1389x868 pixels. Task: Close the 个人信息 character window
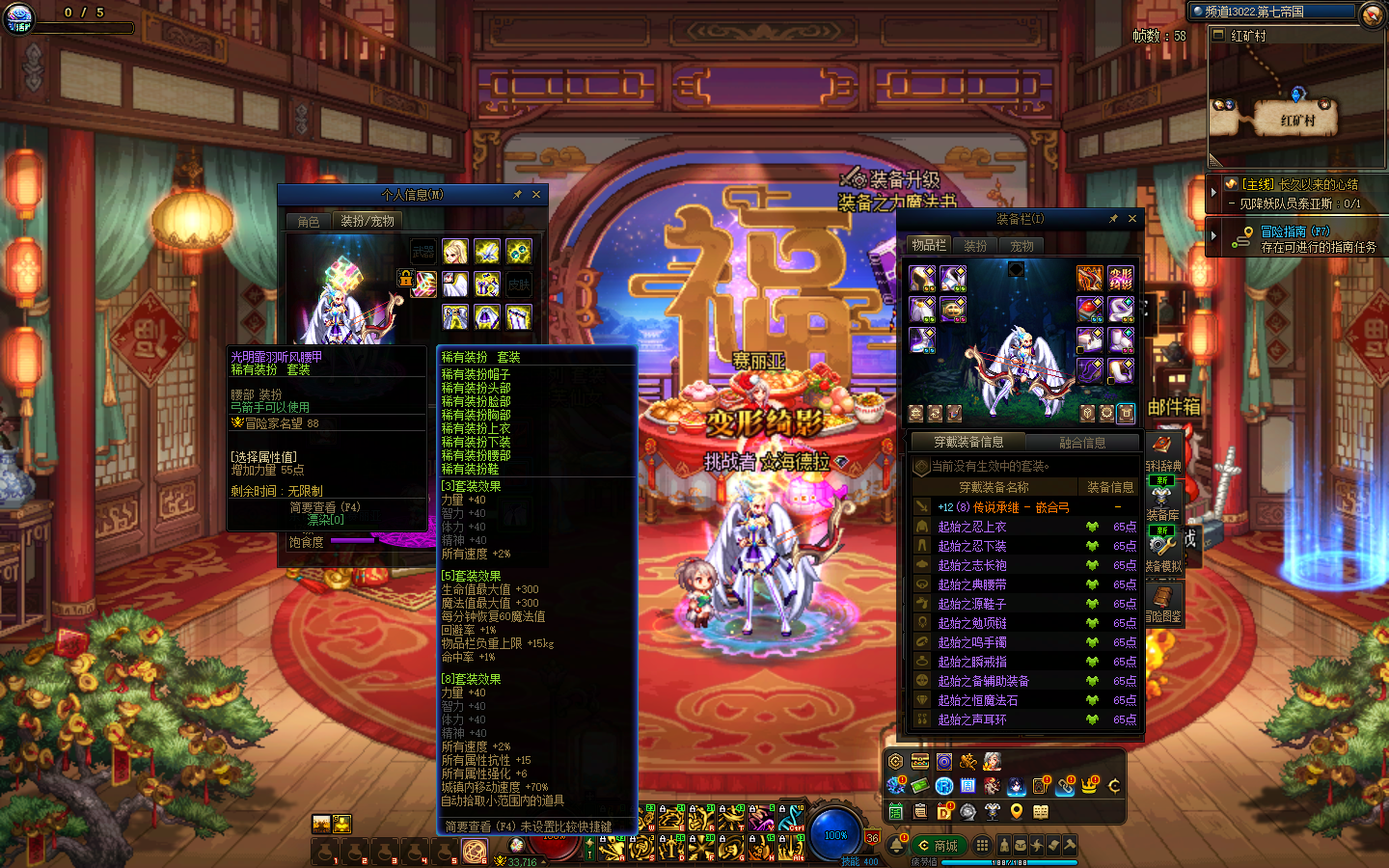click(536, 195)
